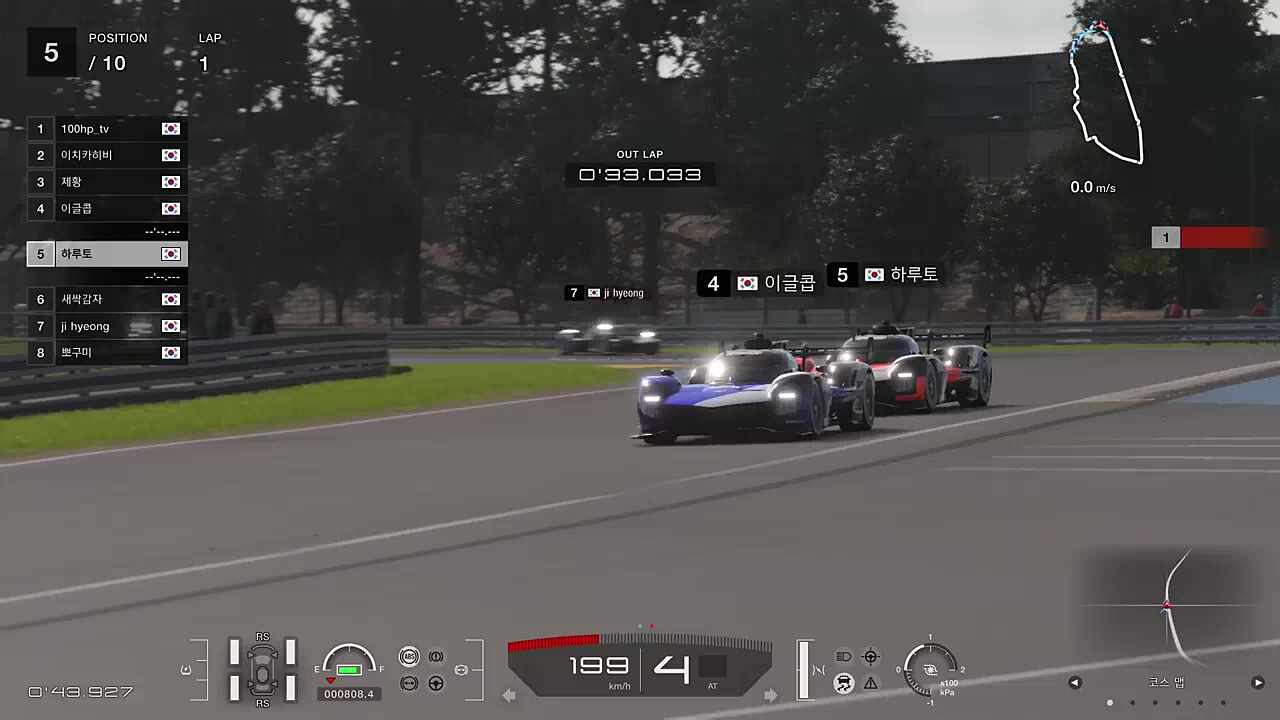The height and width of the screenshot is (720, 1280).
Task: Click the turbo boost pressure gauge
Action: [x=930, y=670]
